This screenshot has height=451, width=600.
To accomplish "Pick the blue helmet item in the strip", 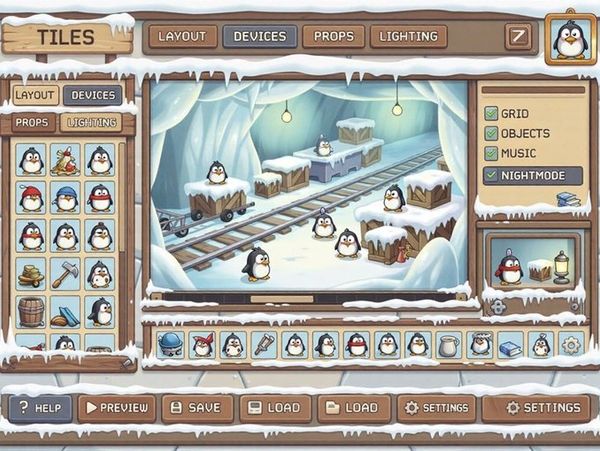I will point(171,345).
